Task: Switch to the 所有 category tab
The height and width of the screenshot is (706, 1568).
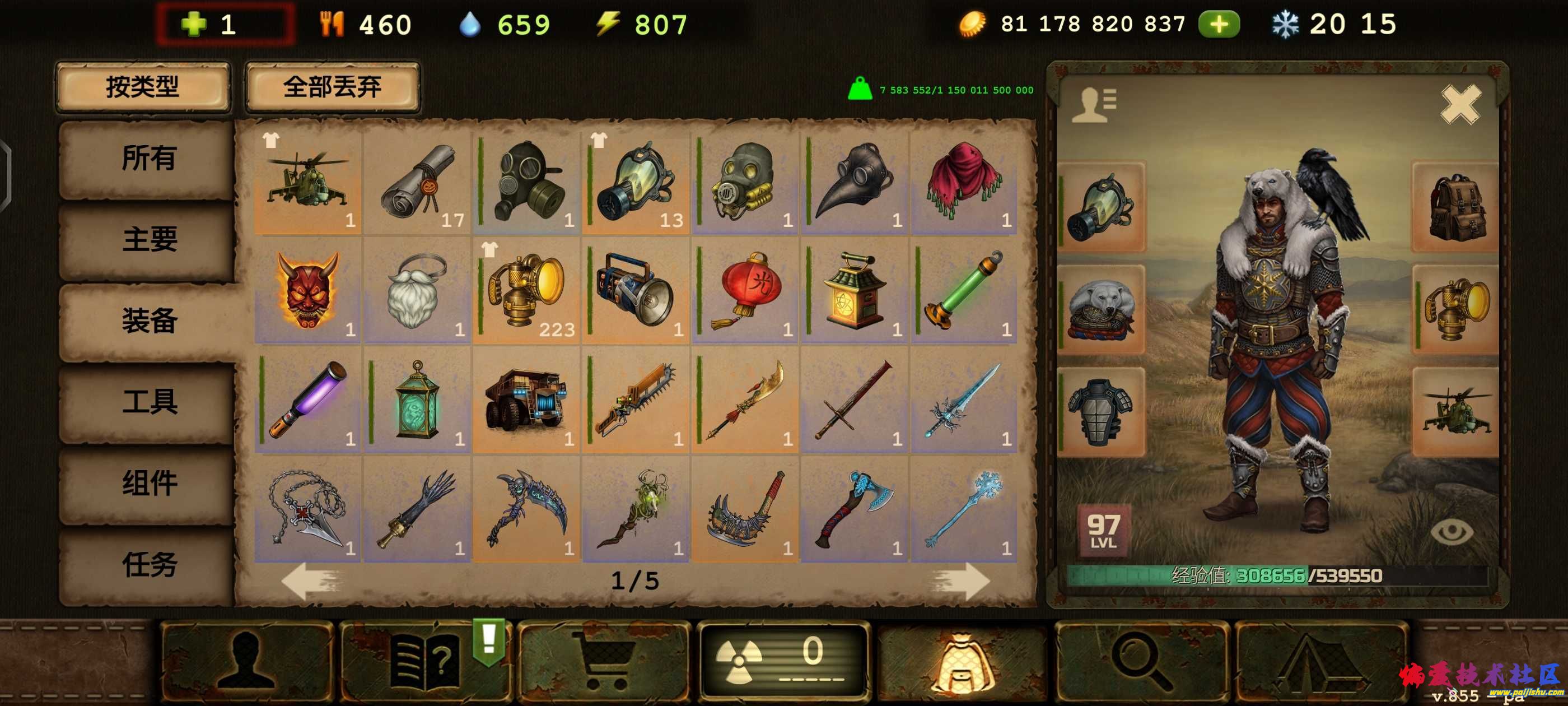Action: pyautogui.click(x=148, y=159)
